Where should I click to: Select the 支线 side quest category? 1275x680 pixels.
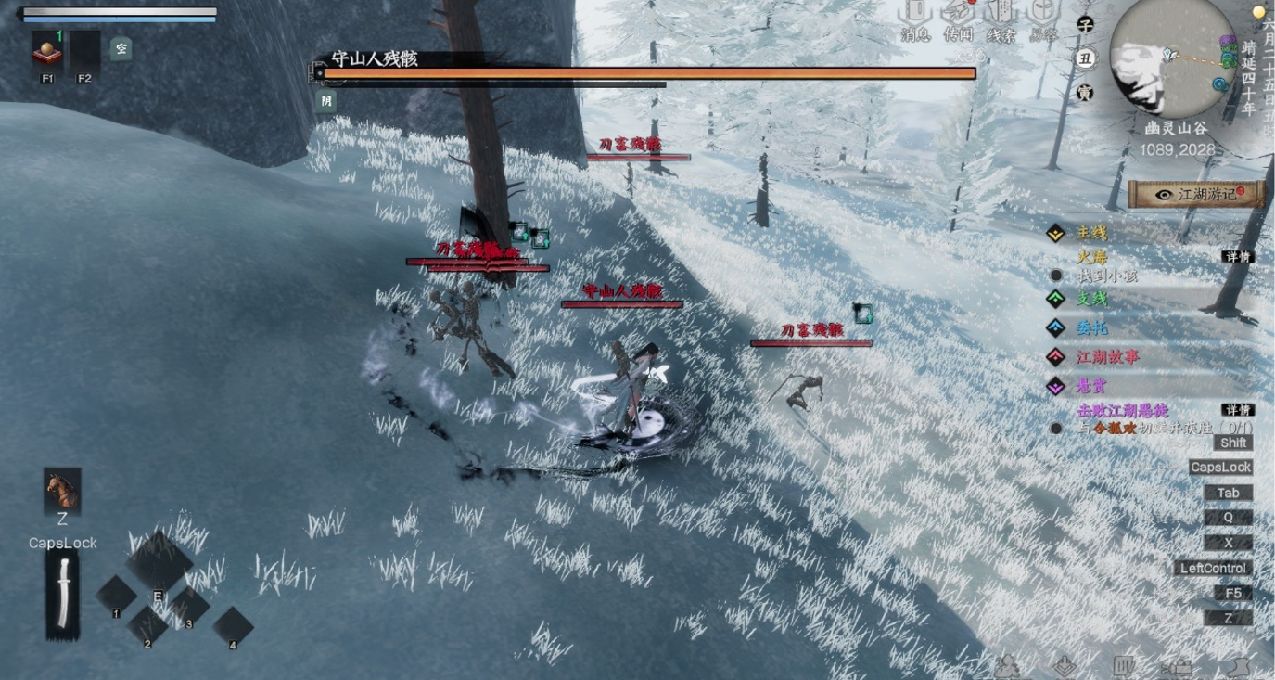pos(1091,298)
